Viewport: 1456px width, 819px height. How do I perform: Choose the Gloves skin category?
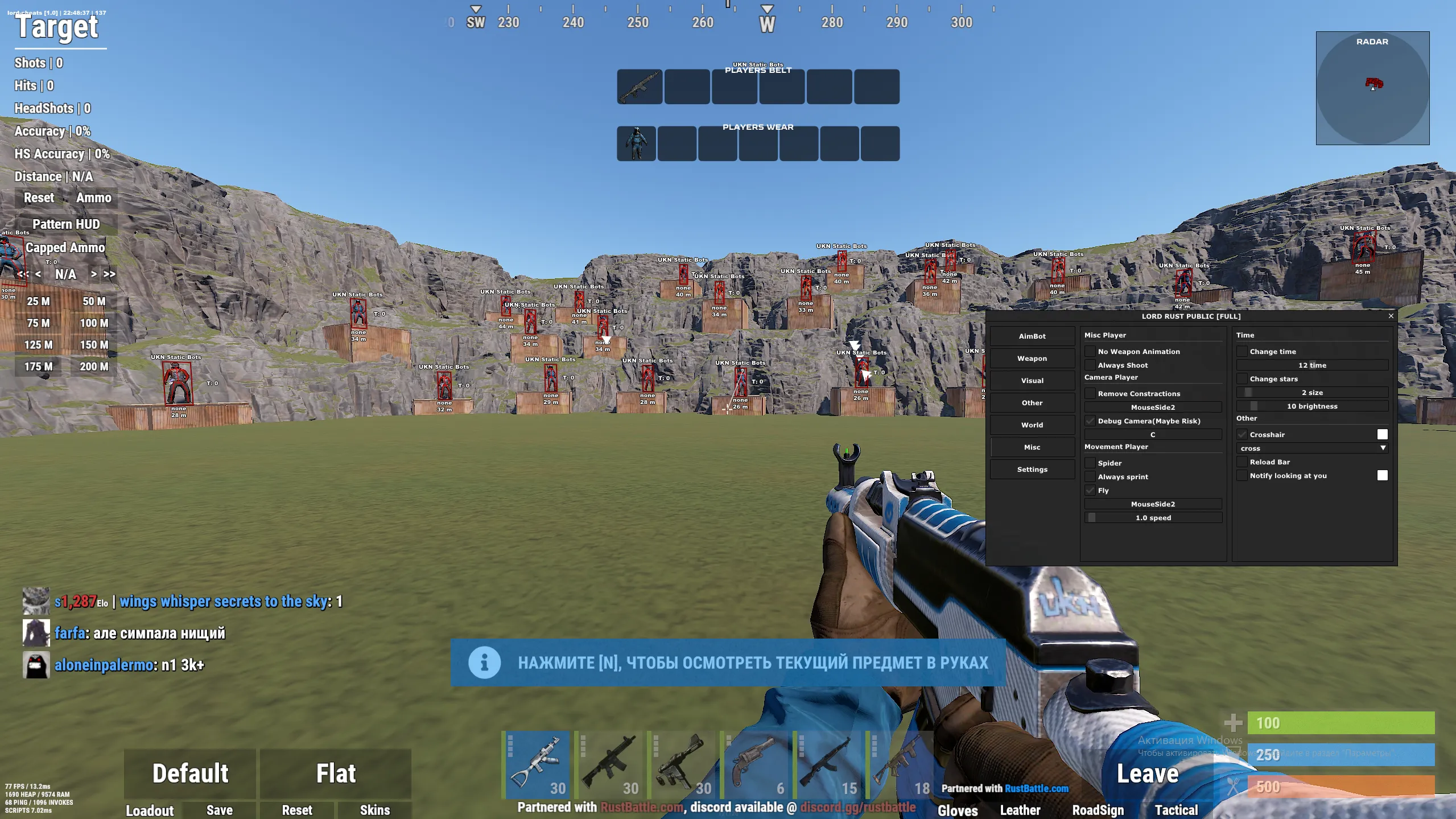tap(958, 810)
